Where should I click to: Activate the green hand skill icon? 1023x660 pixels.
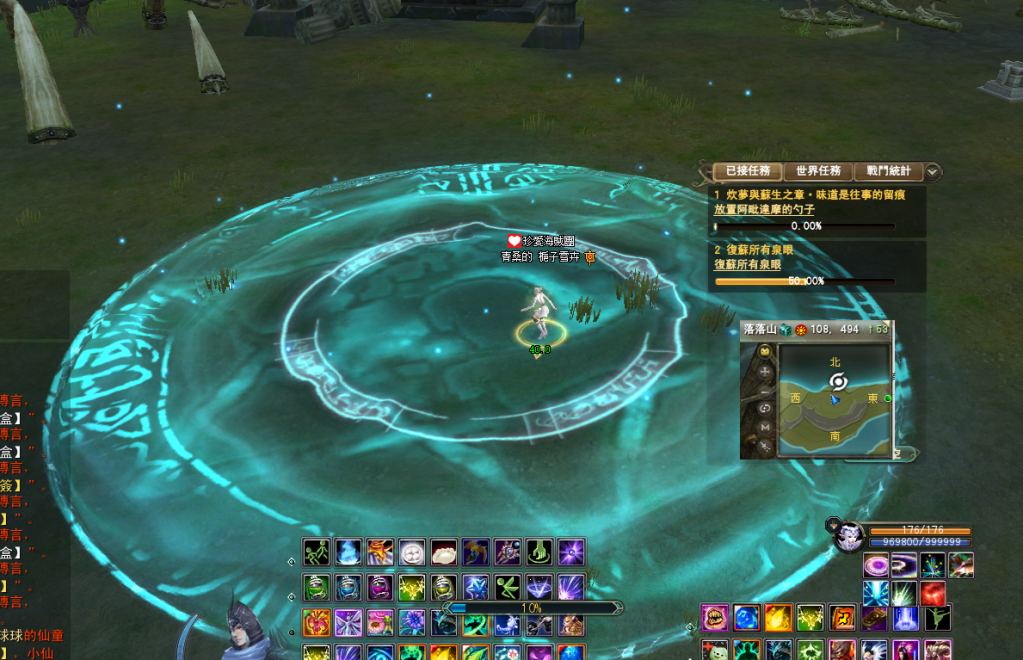point(539,552)
